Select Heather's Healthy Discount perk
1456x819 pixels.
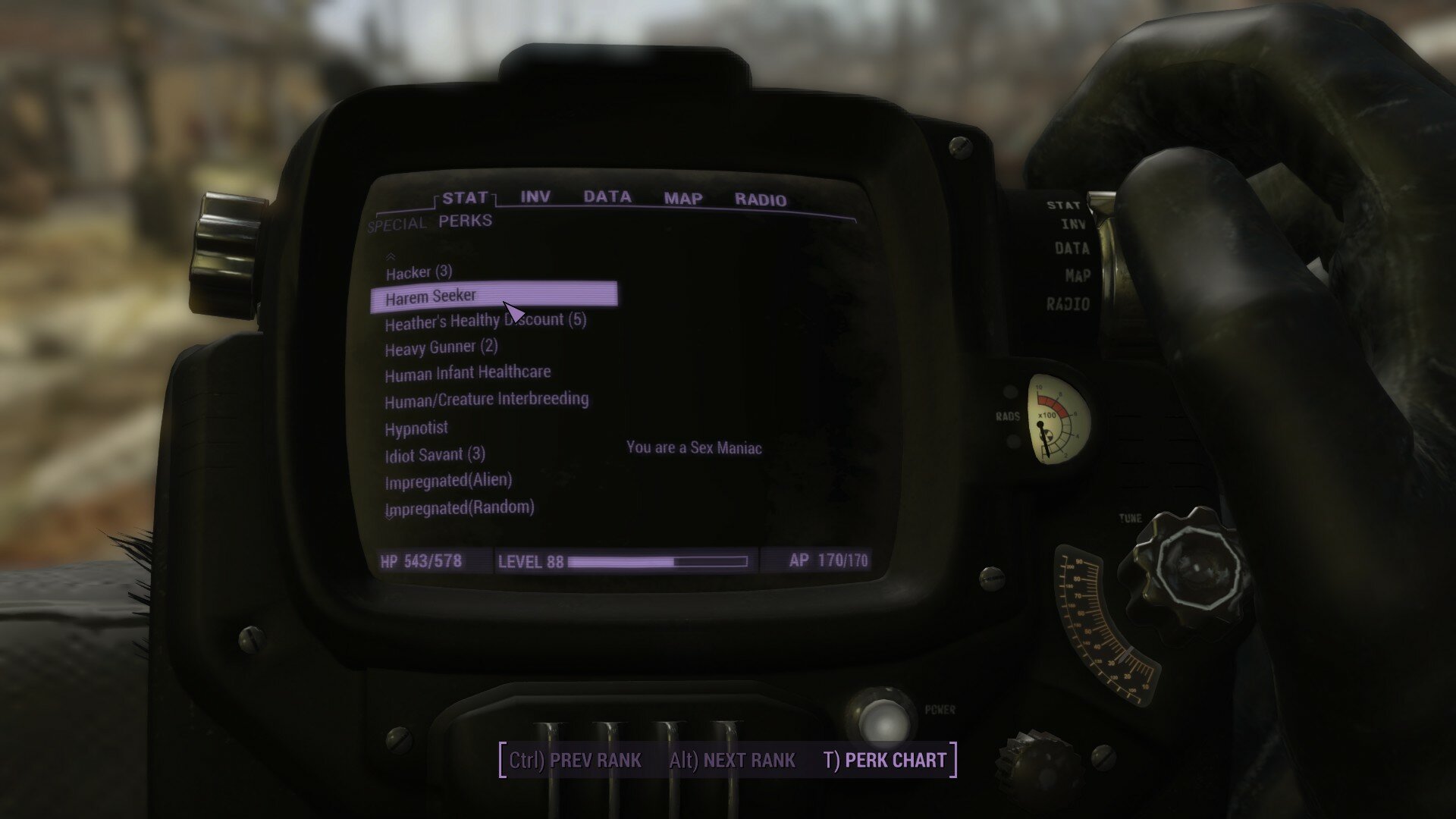coord(485,322)
